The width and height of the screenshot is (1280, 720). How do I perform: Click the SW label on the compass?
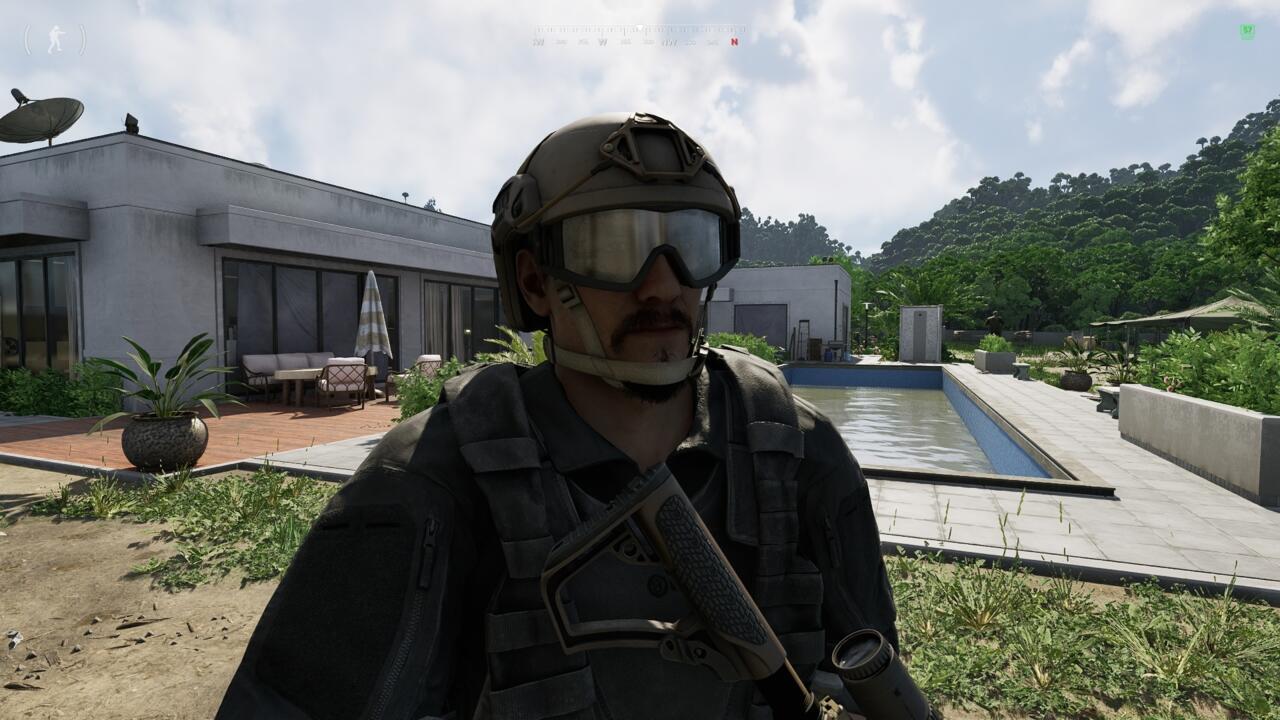click(539, 42)
